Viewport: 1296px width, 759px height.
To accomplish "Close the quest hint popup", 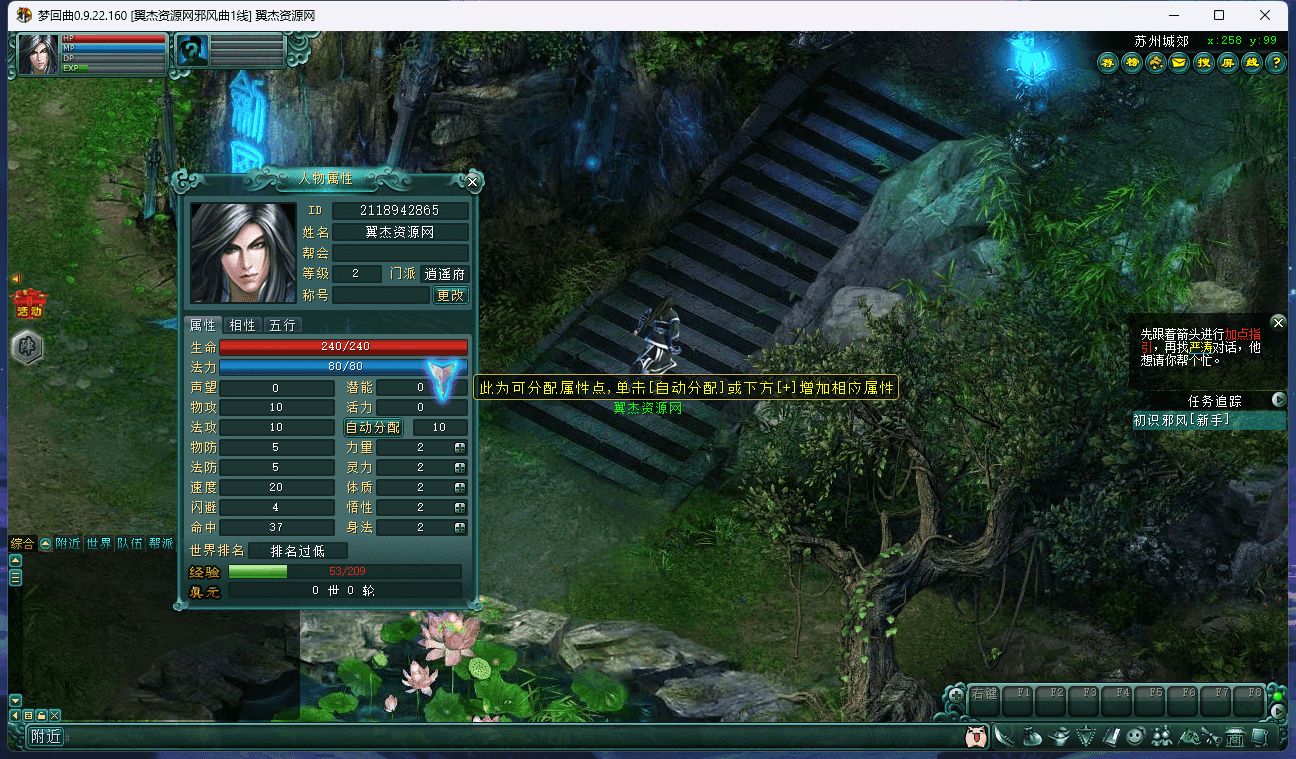I will [1278, 322].
